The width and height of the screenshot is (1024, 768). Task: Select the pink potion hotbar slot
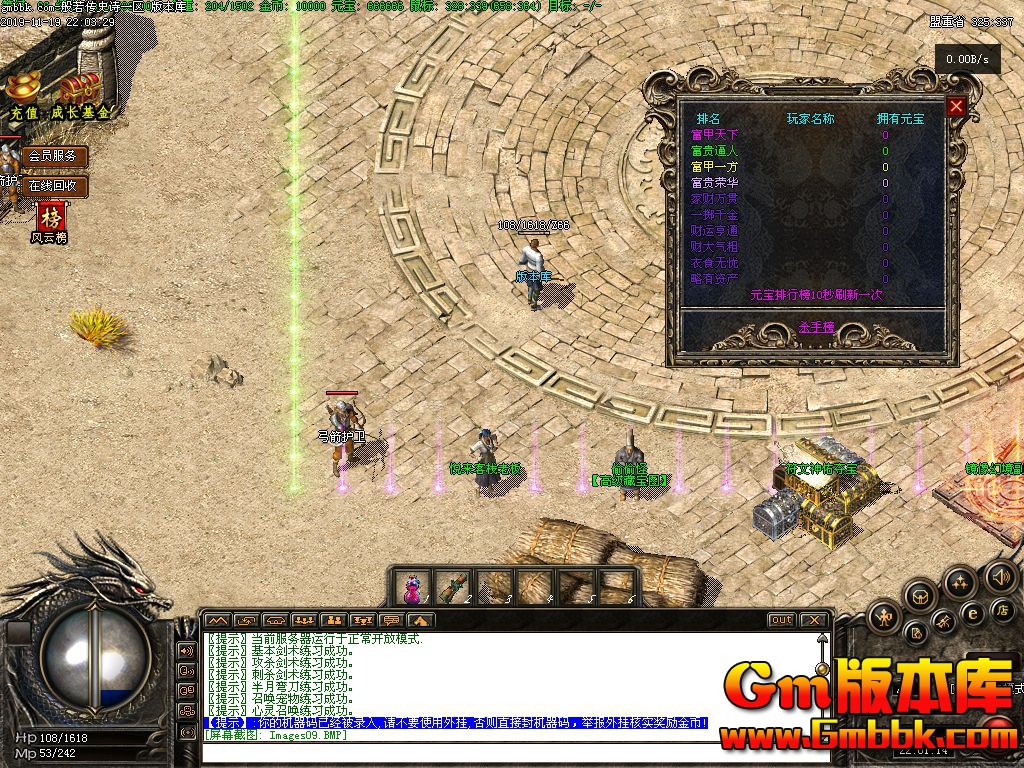tap(411, 586)
